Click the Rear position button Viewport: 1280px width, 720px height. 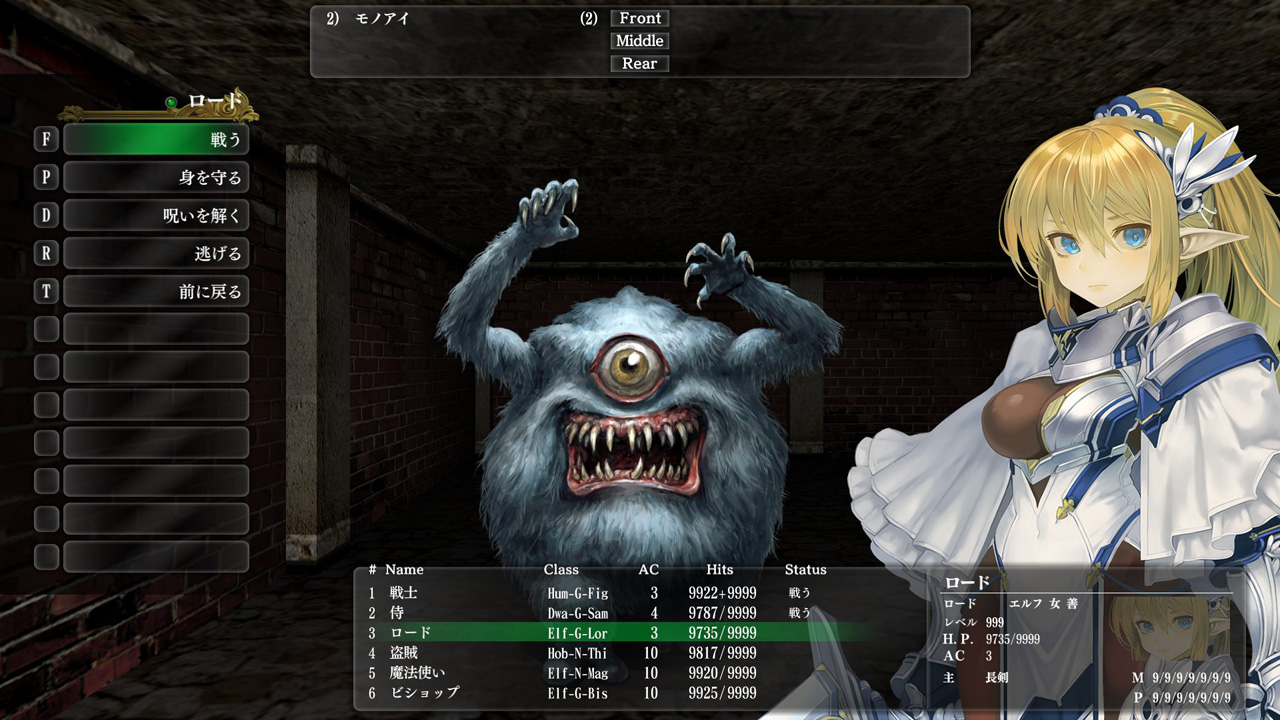[639, 63]
